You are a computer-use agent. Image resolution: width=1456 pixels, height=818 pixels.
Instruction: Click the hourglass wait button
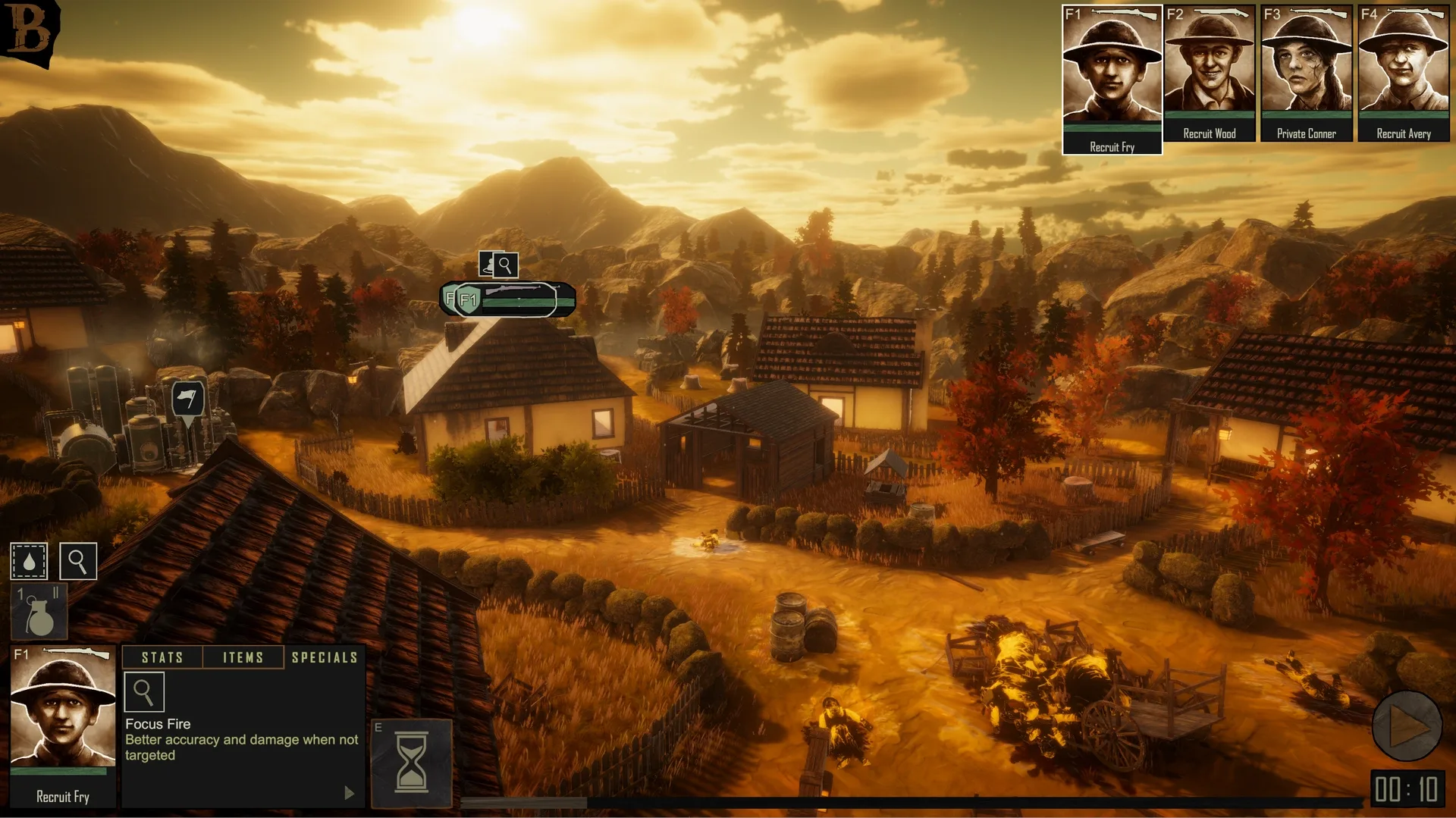point(412,762)
